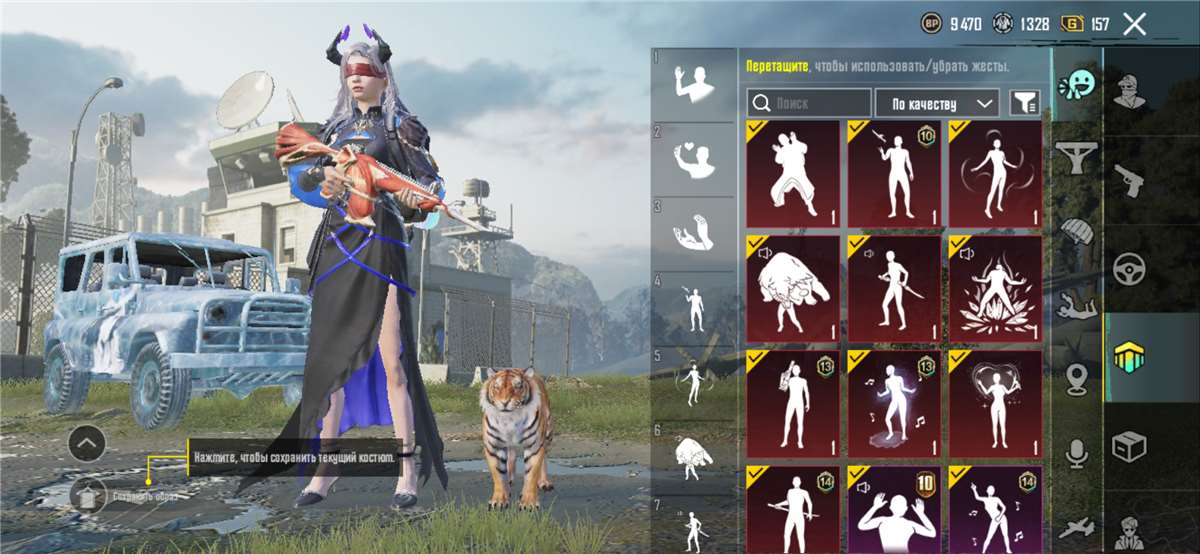Choose the flaming lotus emote tile
Viewport: 1200px width, 554px height.
[x=995, y=289]
